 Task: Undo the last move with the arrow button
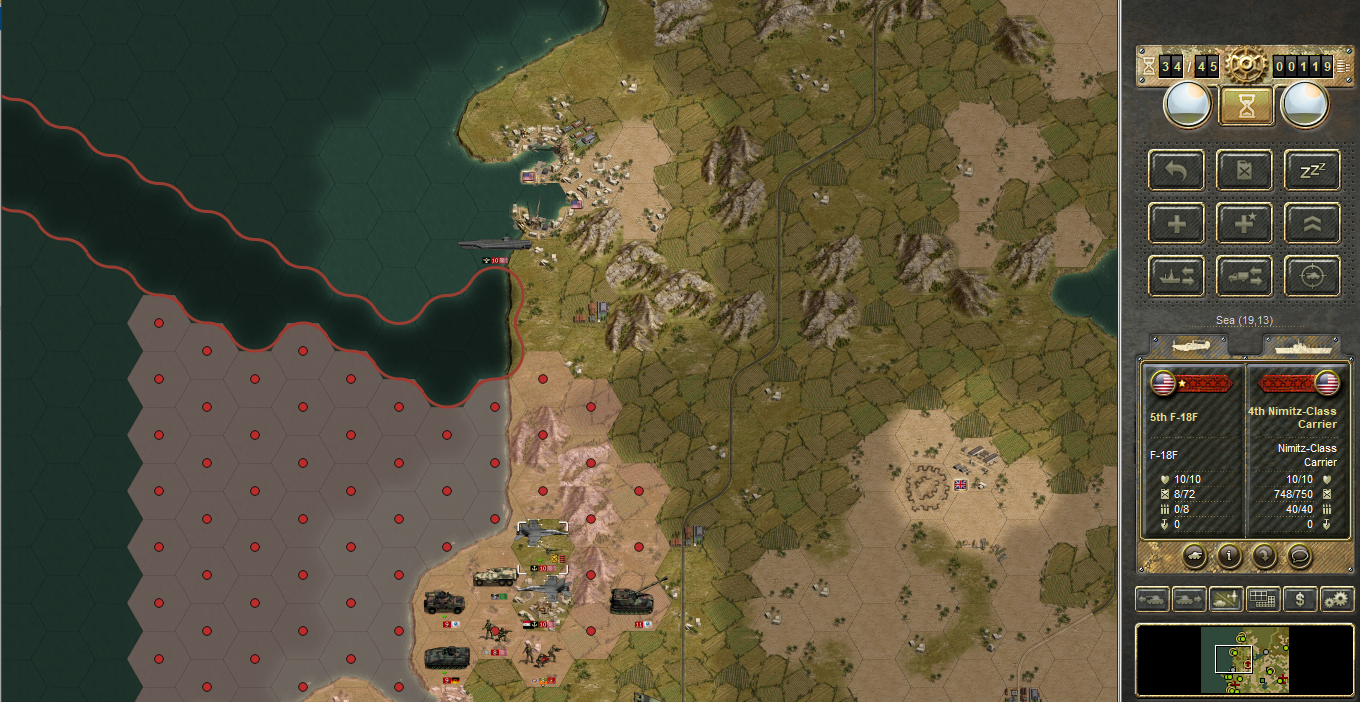pos(1176,171)
